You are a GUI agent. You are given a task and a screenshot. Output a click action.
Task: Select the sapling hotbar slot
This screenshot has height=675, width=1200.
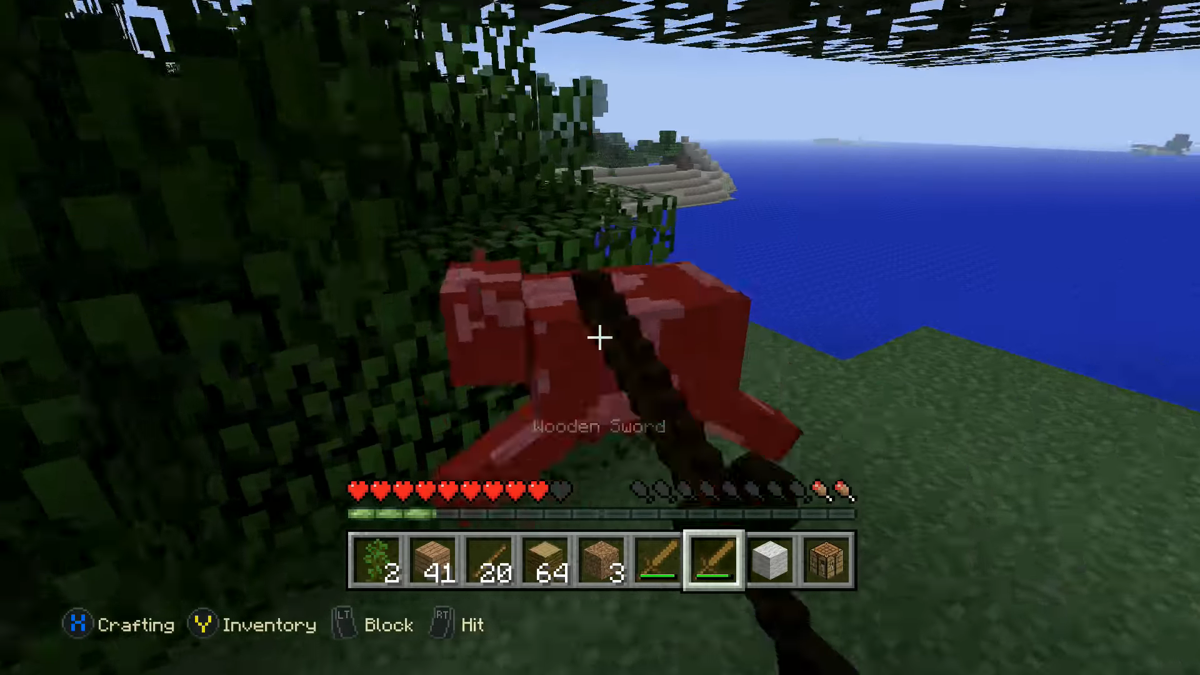point(376,560)
